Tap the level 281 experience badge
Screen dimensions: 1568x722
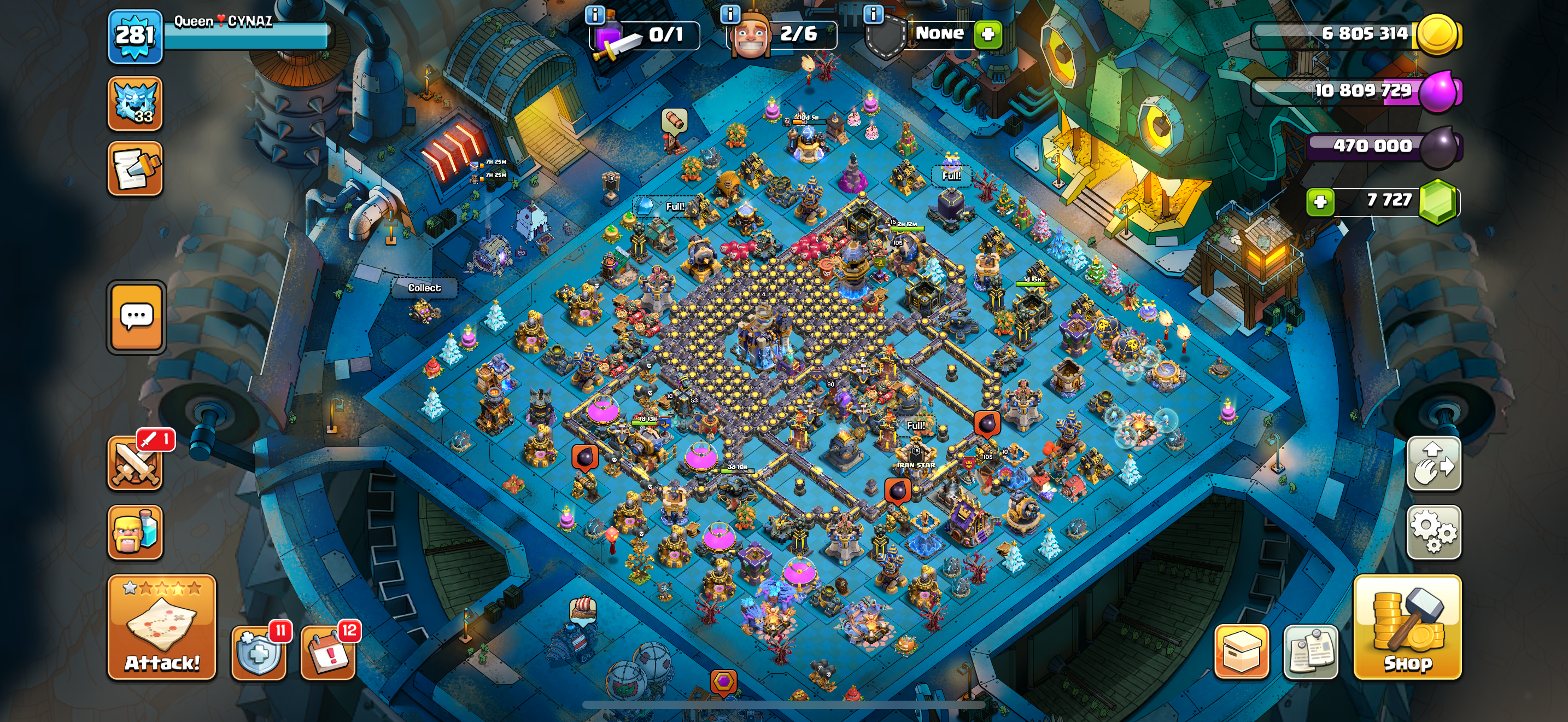pos(135,37)
